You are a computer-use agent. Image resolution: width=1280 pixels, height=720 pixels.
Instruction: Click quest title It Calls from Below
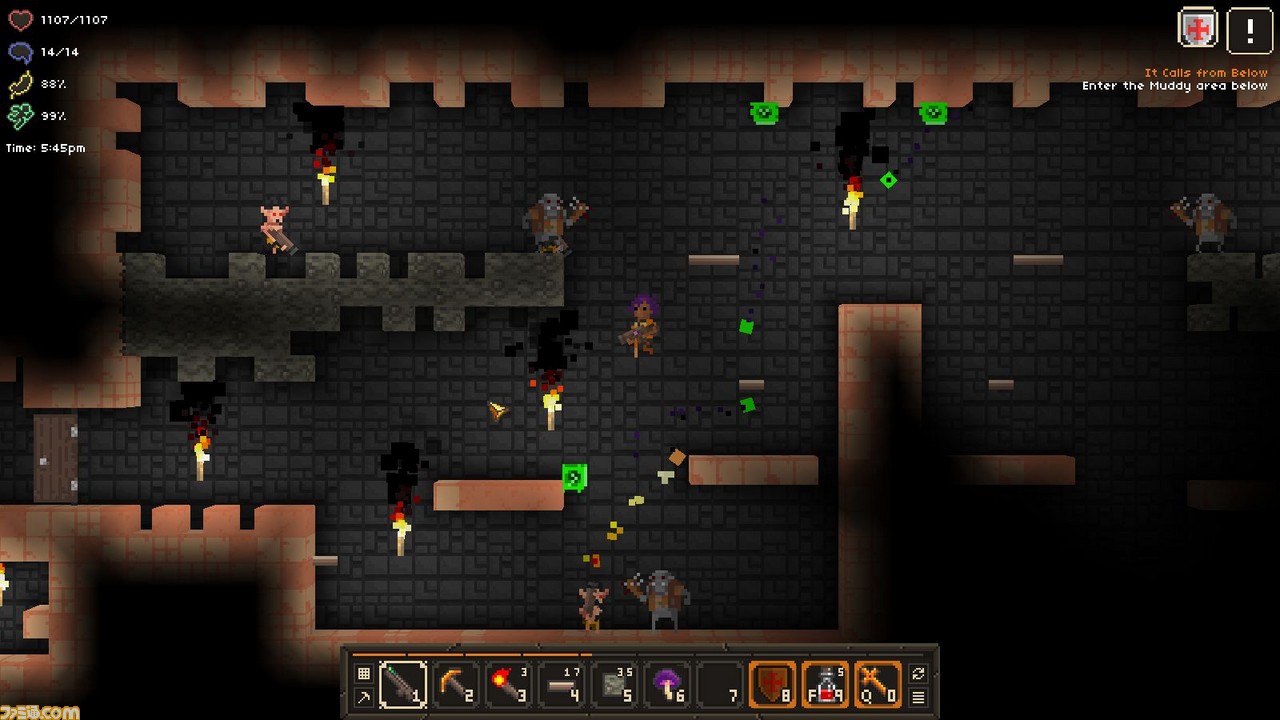1205,72
